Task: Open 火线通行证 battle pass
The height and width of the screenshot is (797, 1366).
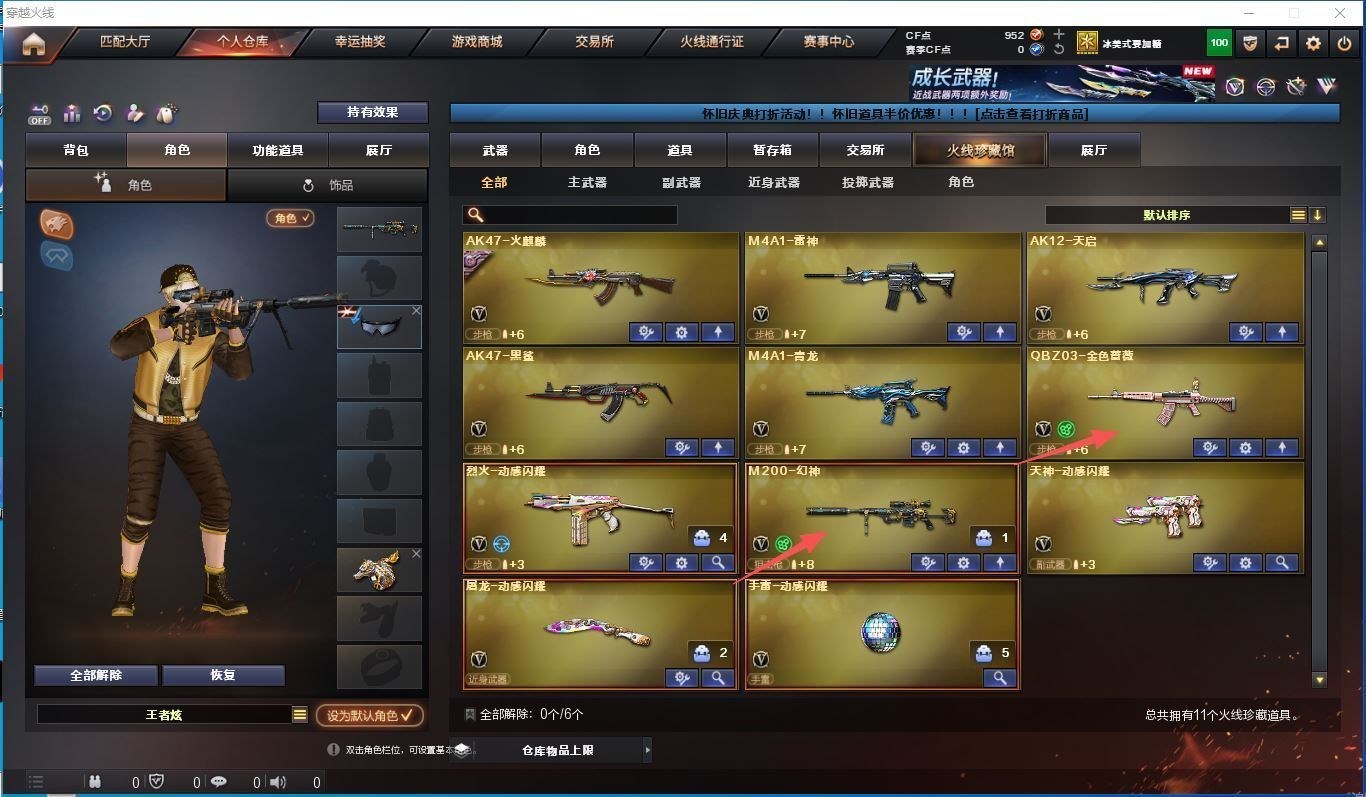Action: pos(712,42)
